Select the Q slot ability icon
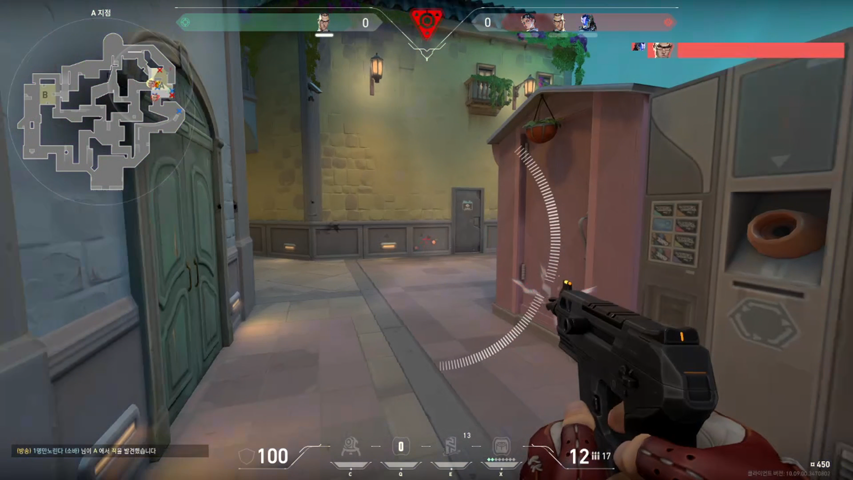 (401, 446)
